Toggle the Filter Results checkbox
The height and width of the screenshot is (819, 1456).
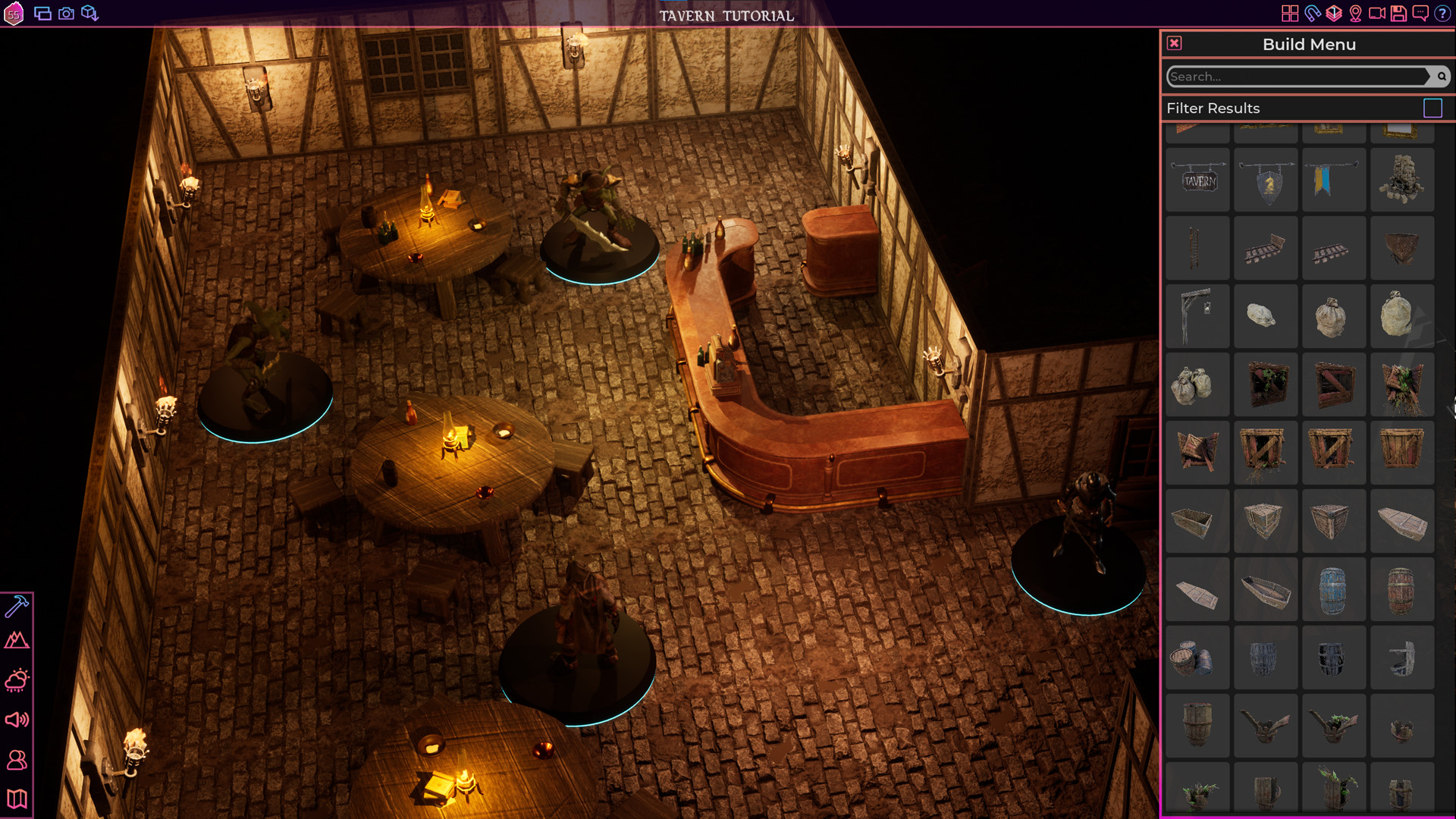click(x=1433, y=108)
